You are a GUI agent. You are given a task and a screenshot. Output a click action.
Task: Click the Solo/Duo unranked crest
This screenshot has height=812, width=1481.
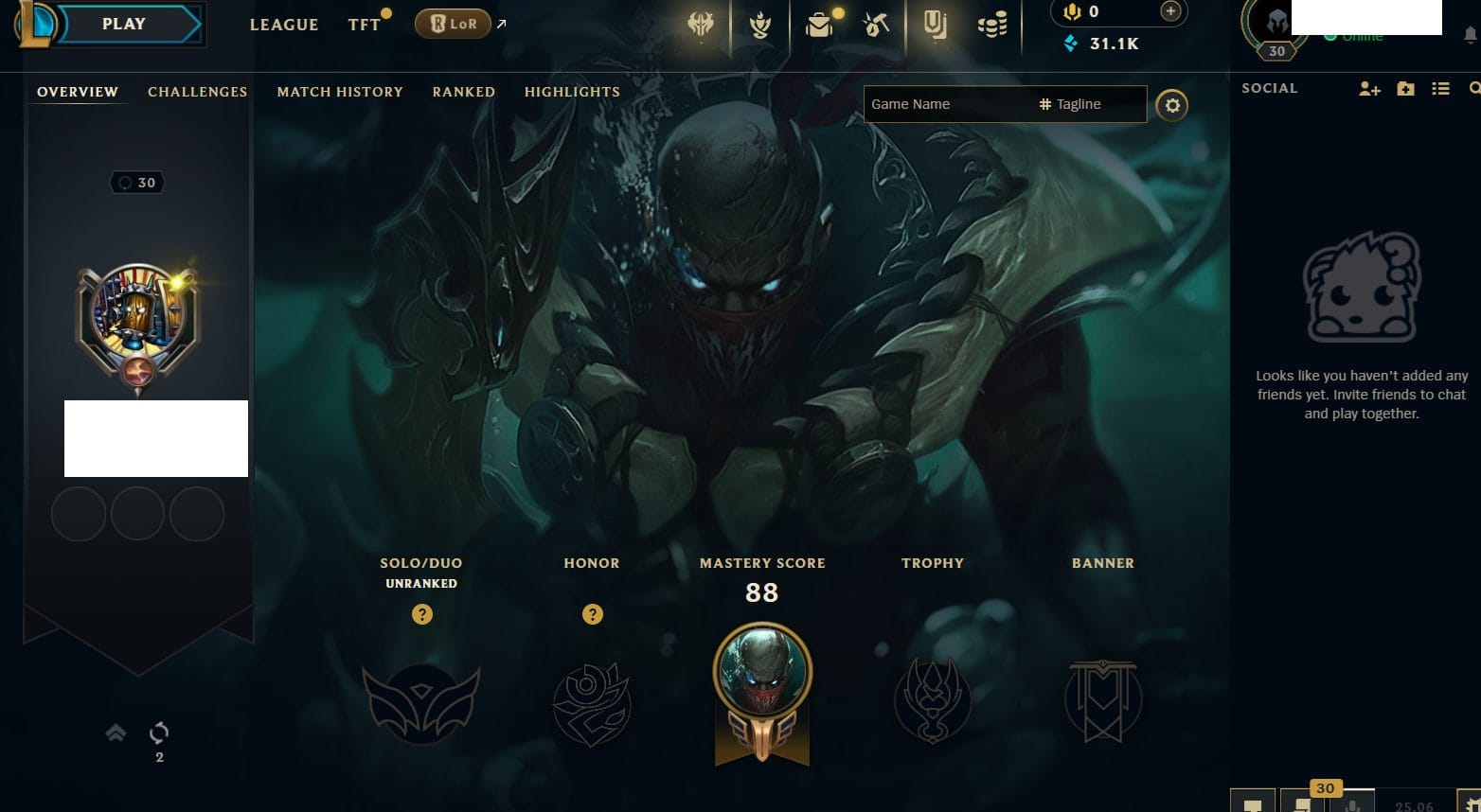[421, 702]
